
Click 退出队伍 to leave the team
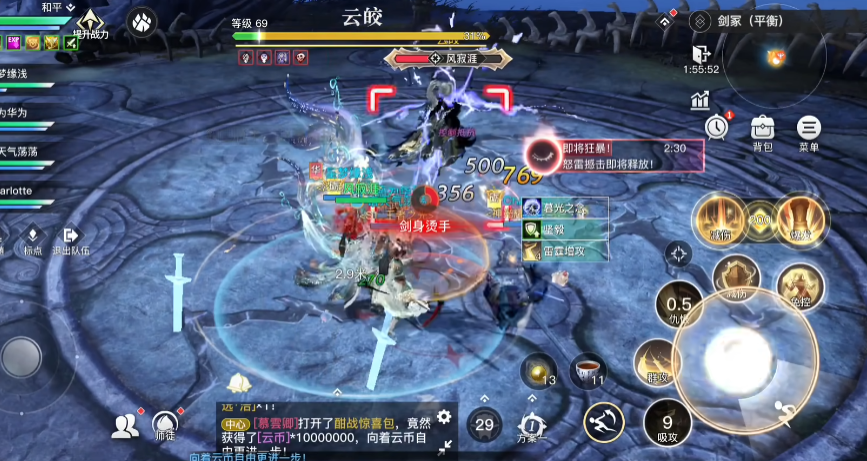[70, 238]
